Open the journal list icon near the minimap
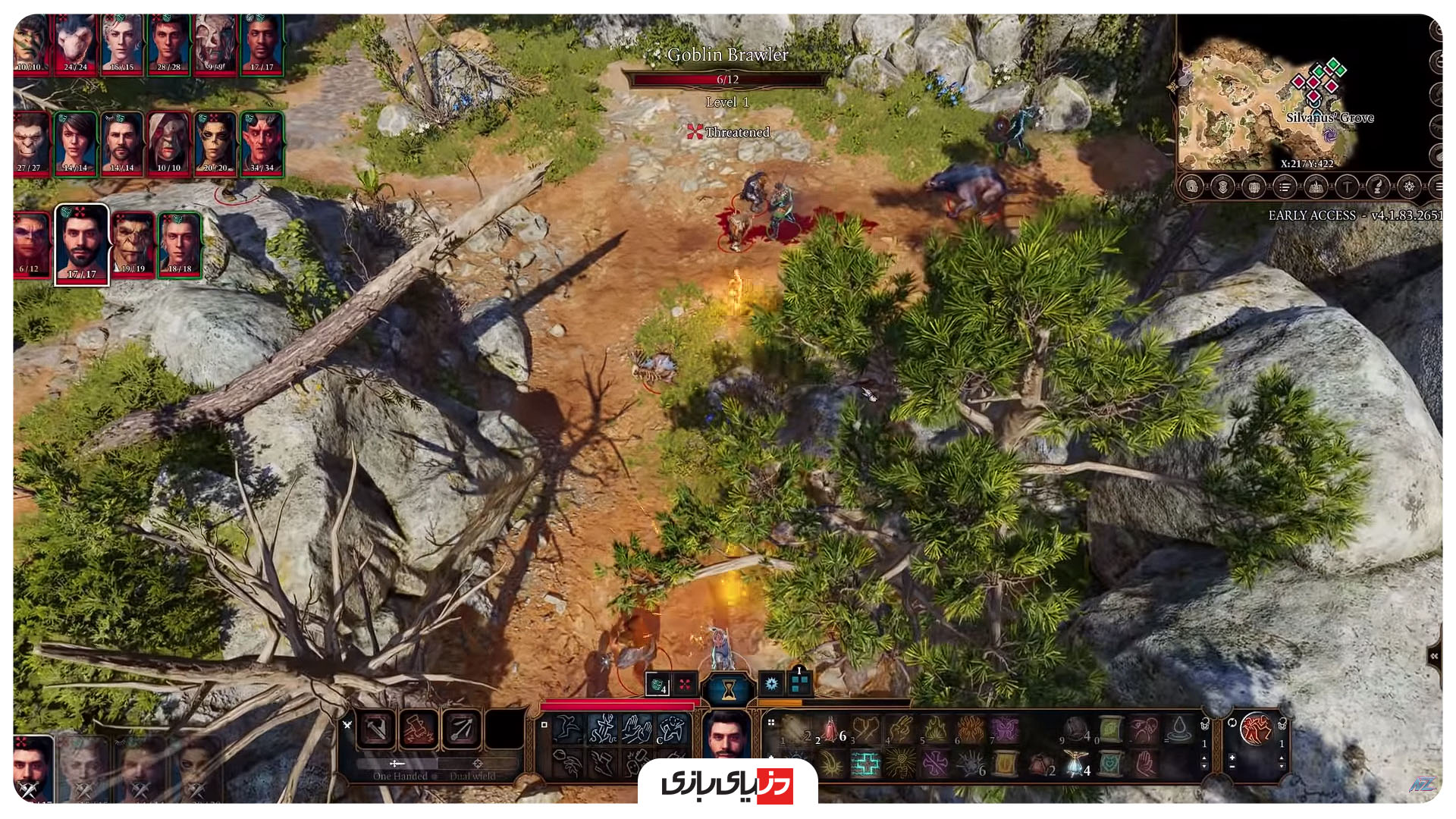1456x819 pixels. tap(1285, 188)
